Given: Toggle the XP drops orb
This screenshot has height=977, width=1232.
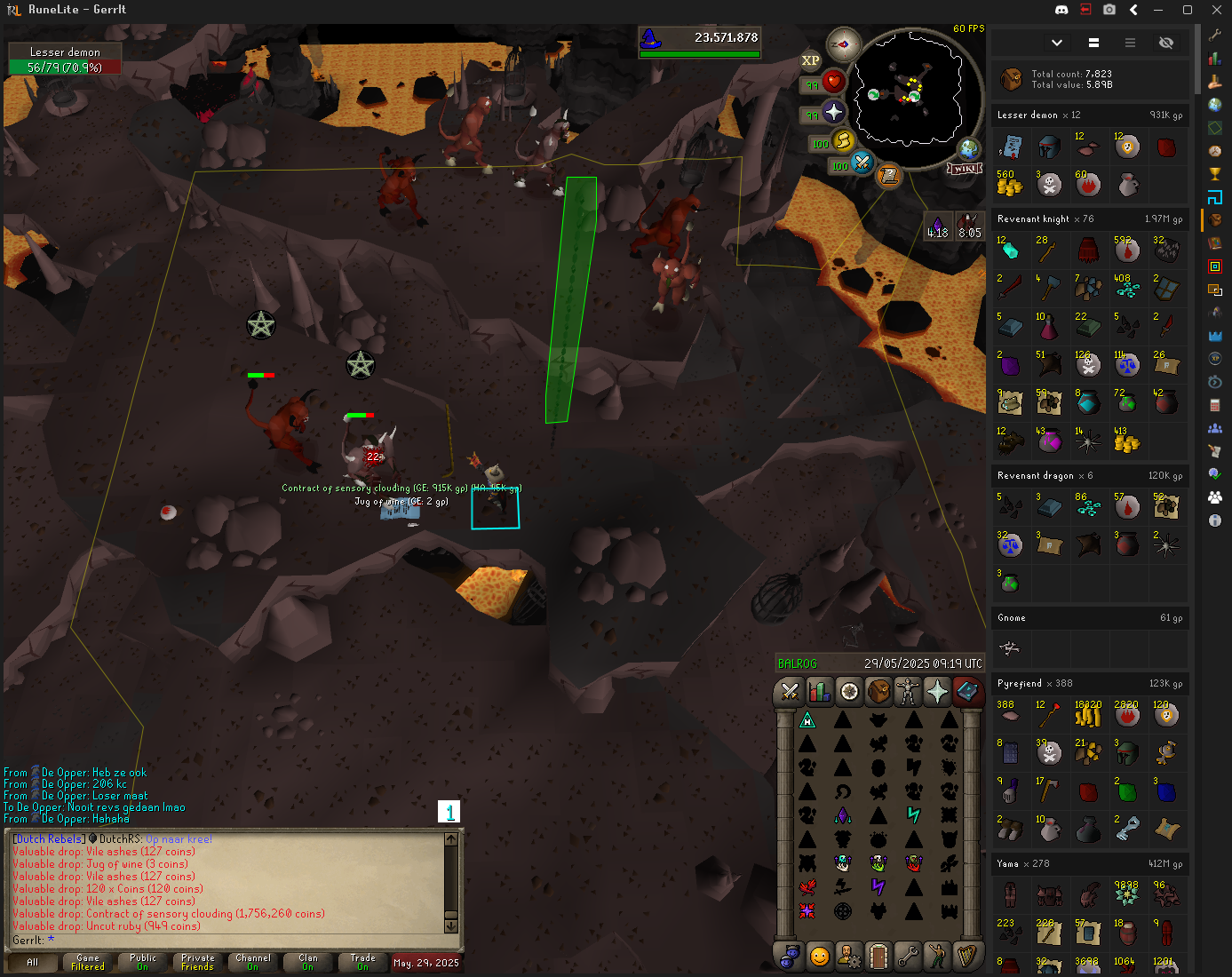Looking at the screenshot, I should [x=810, y=60].
